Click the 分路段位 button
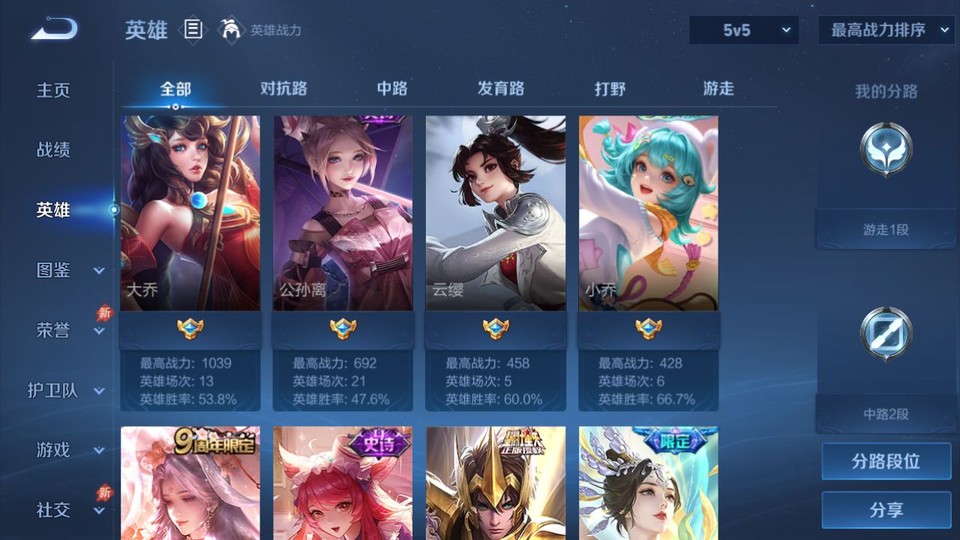960x540 pixels. click(886, 462)
